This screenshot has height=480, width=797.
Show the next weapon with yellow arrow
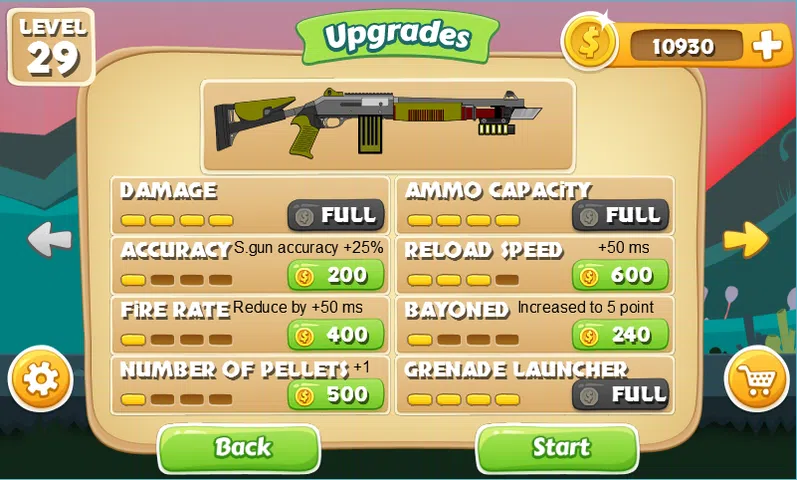745,238
